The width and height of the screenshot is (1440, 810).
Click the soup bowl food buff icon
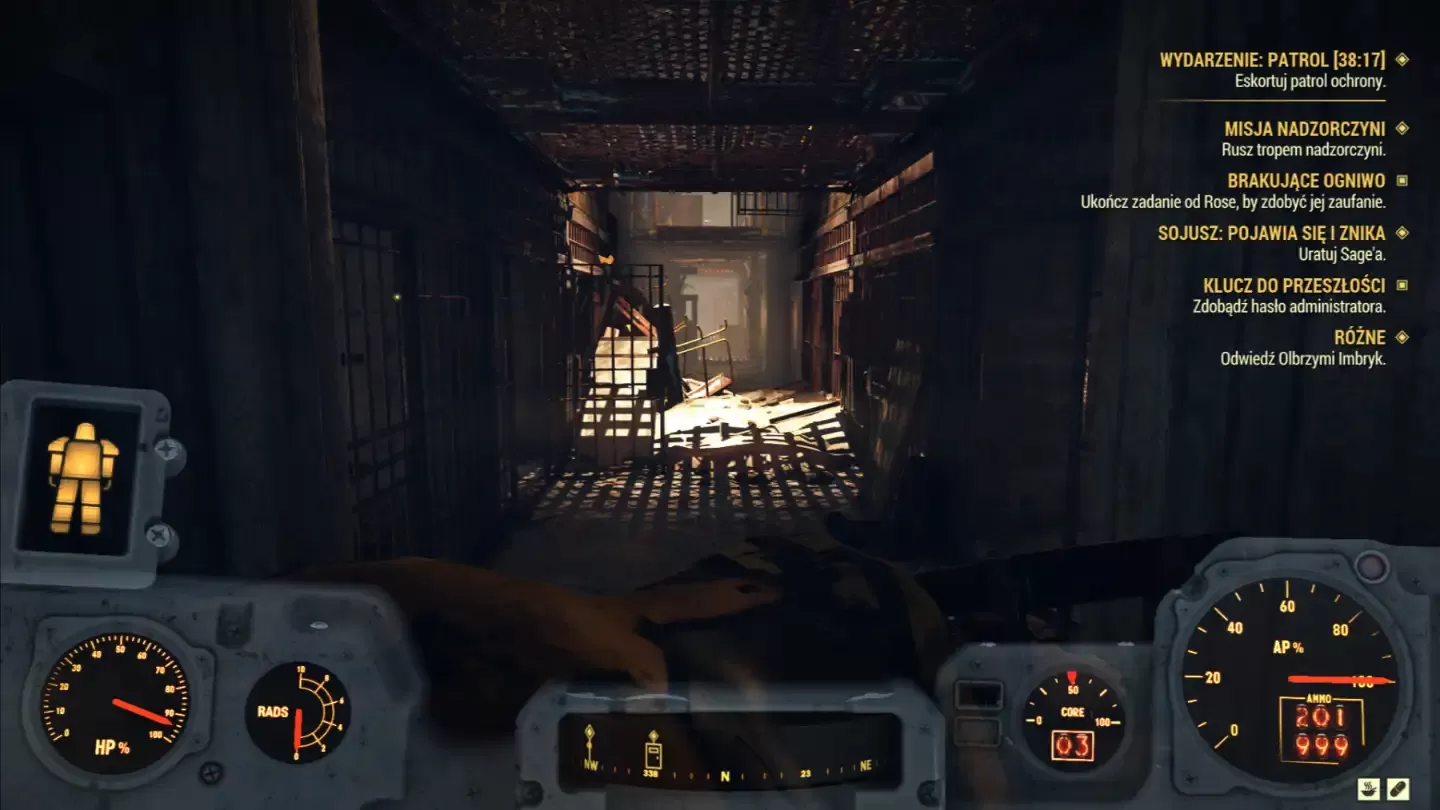click(x=1369, y=789)
